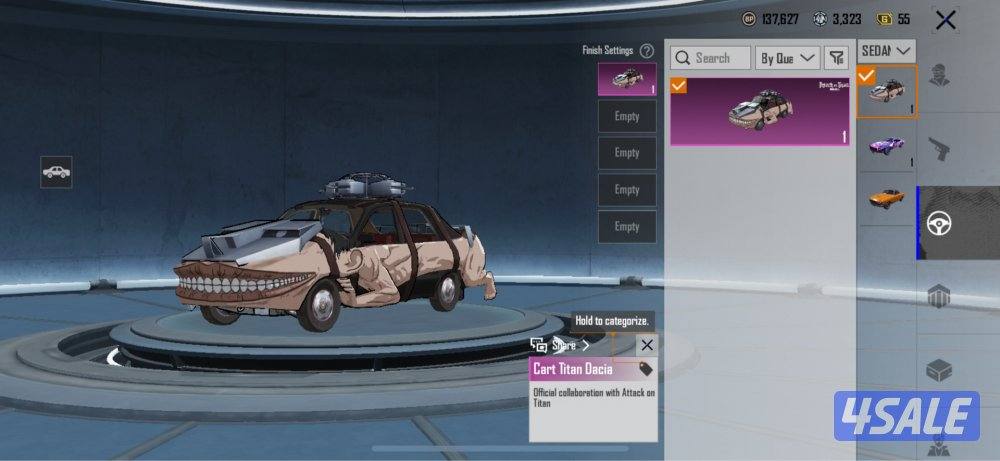Select the equipped Titan Dacia finish slot
This screenshot has width=1000, height=461.
click(627, 79)
